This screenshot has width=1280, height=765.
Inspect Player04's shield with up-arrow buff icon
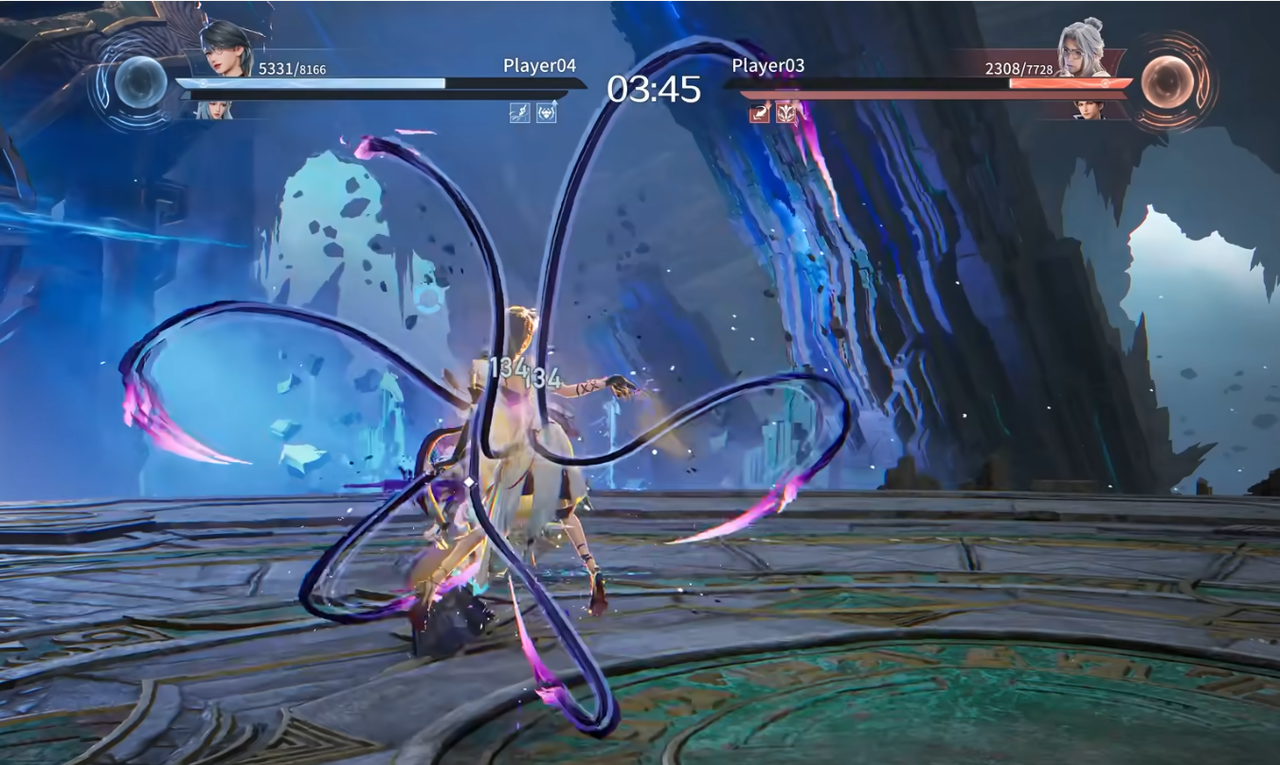546,113
